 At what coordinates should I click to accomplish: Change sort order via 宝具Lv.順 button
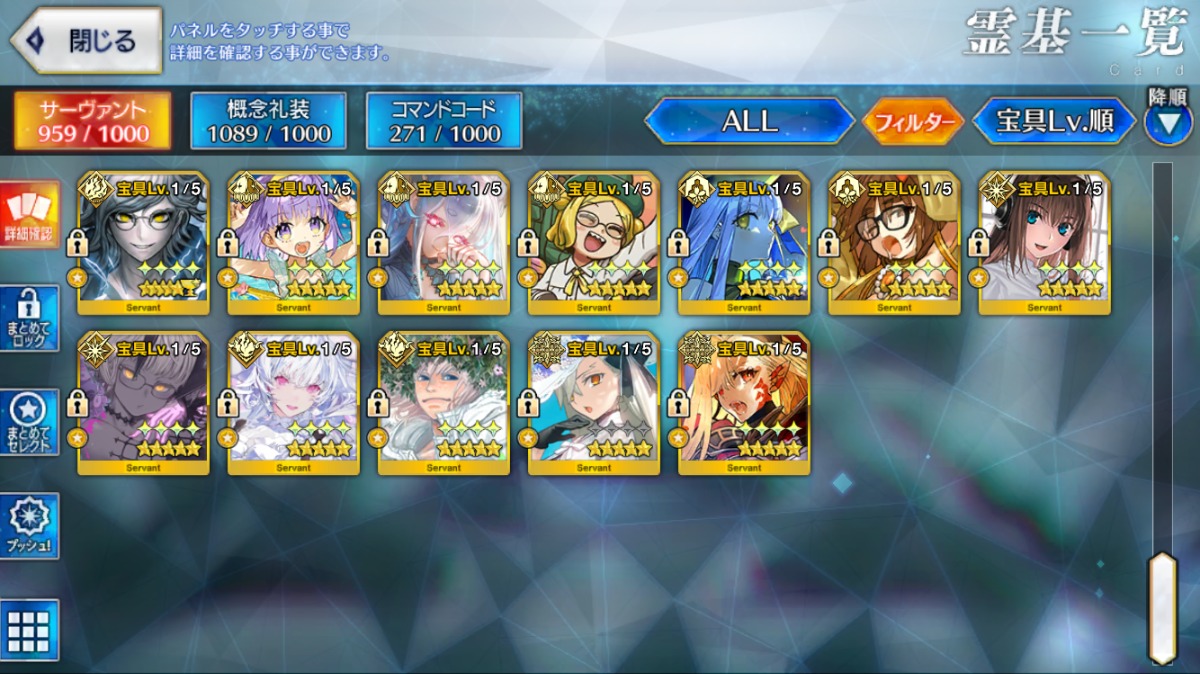click(1054, 121)
